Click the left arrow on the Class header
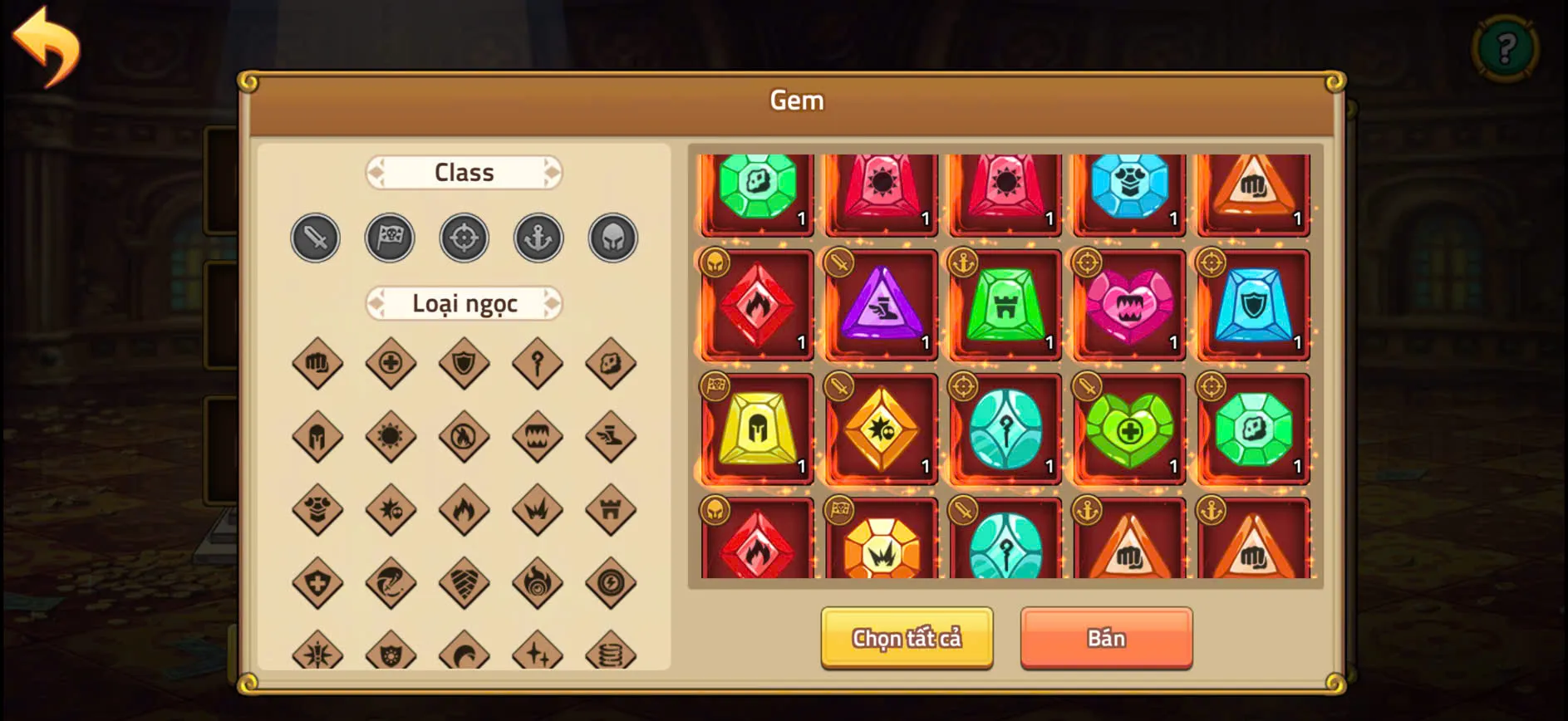The height and width of the screenshot is (721, 1568). click(379, 172)
